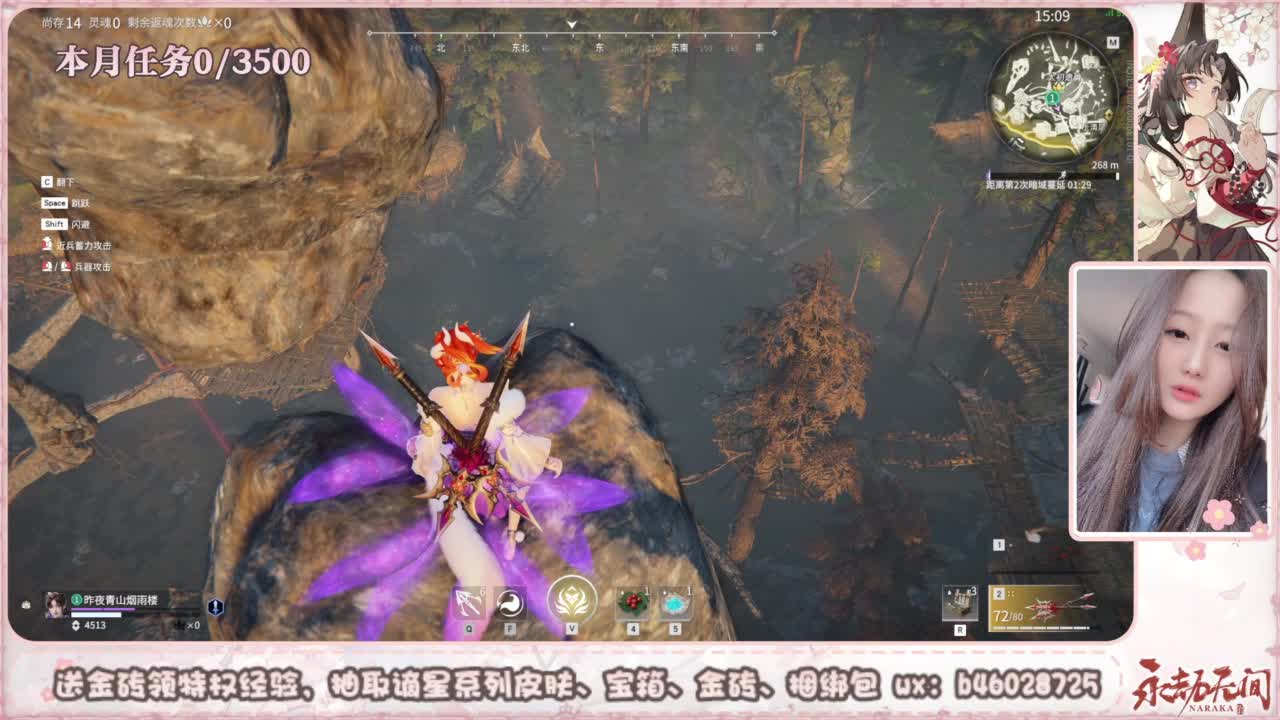Screen dimensions: 1280x720
Task: Click the green level 1 badge on minimap
Action: (1051, 100)
